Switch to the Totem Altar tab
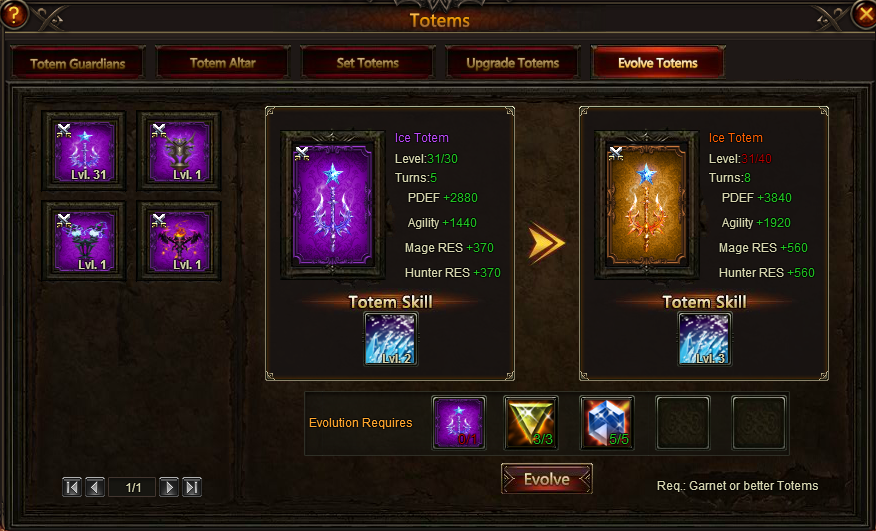 [222, 63]
